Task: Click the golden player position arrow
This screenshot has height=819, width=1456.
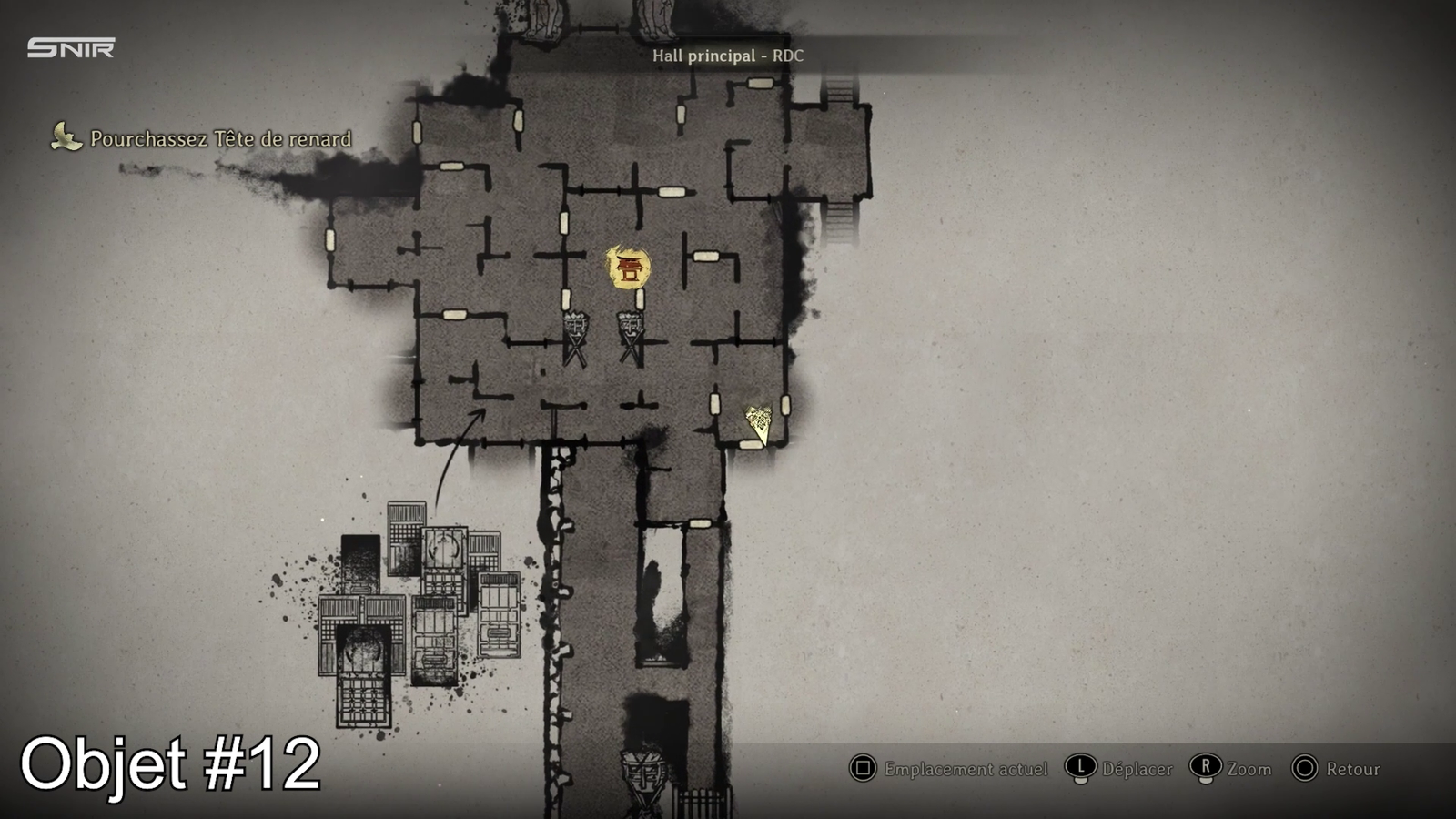Action: (758, 423)
